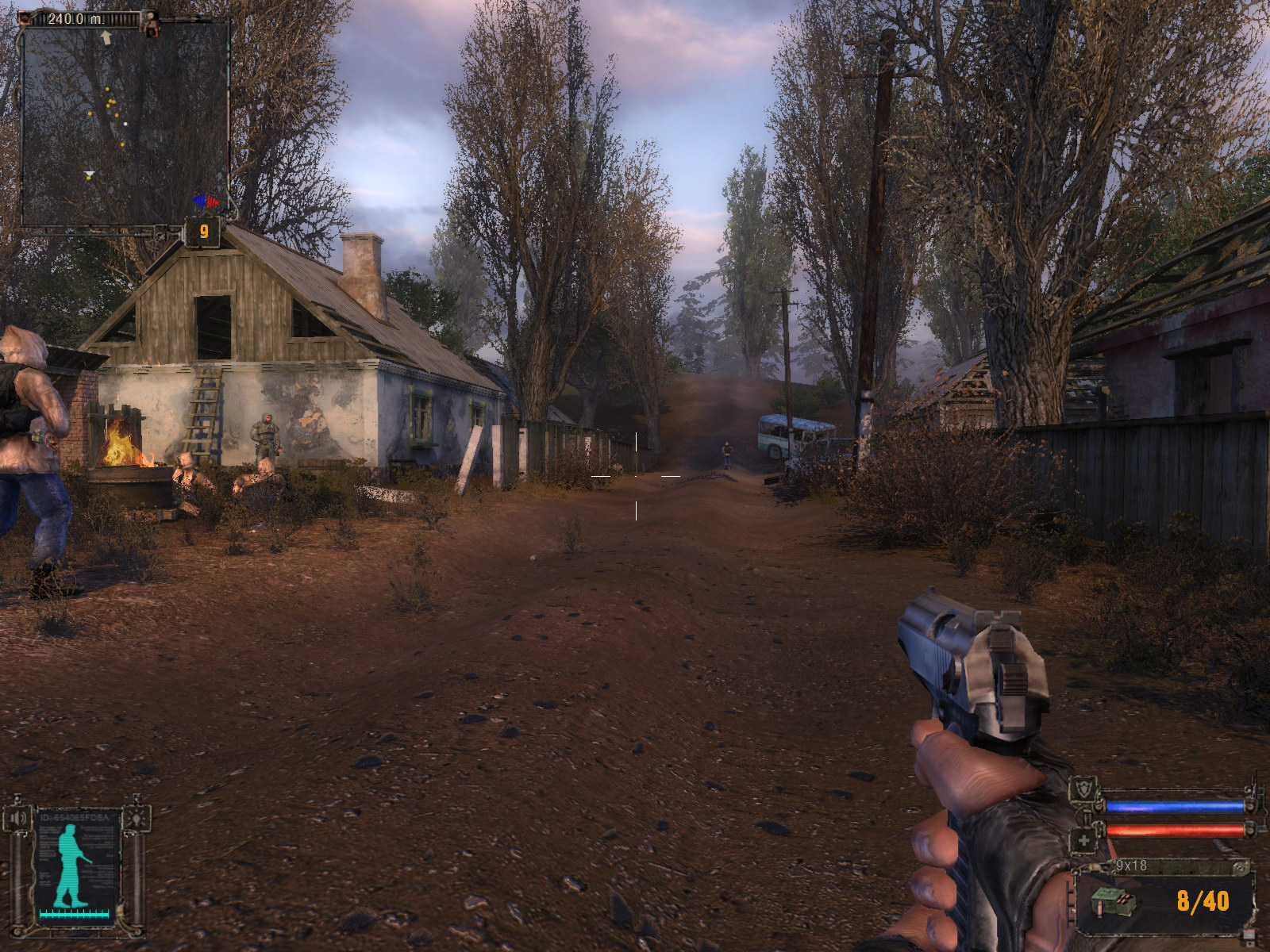Click the speaker noise indicator icon
1270x952 pixels.
19,818
